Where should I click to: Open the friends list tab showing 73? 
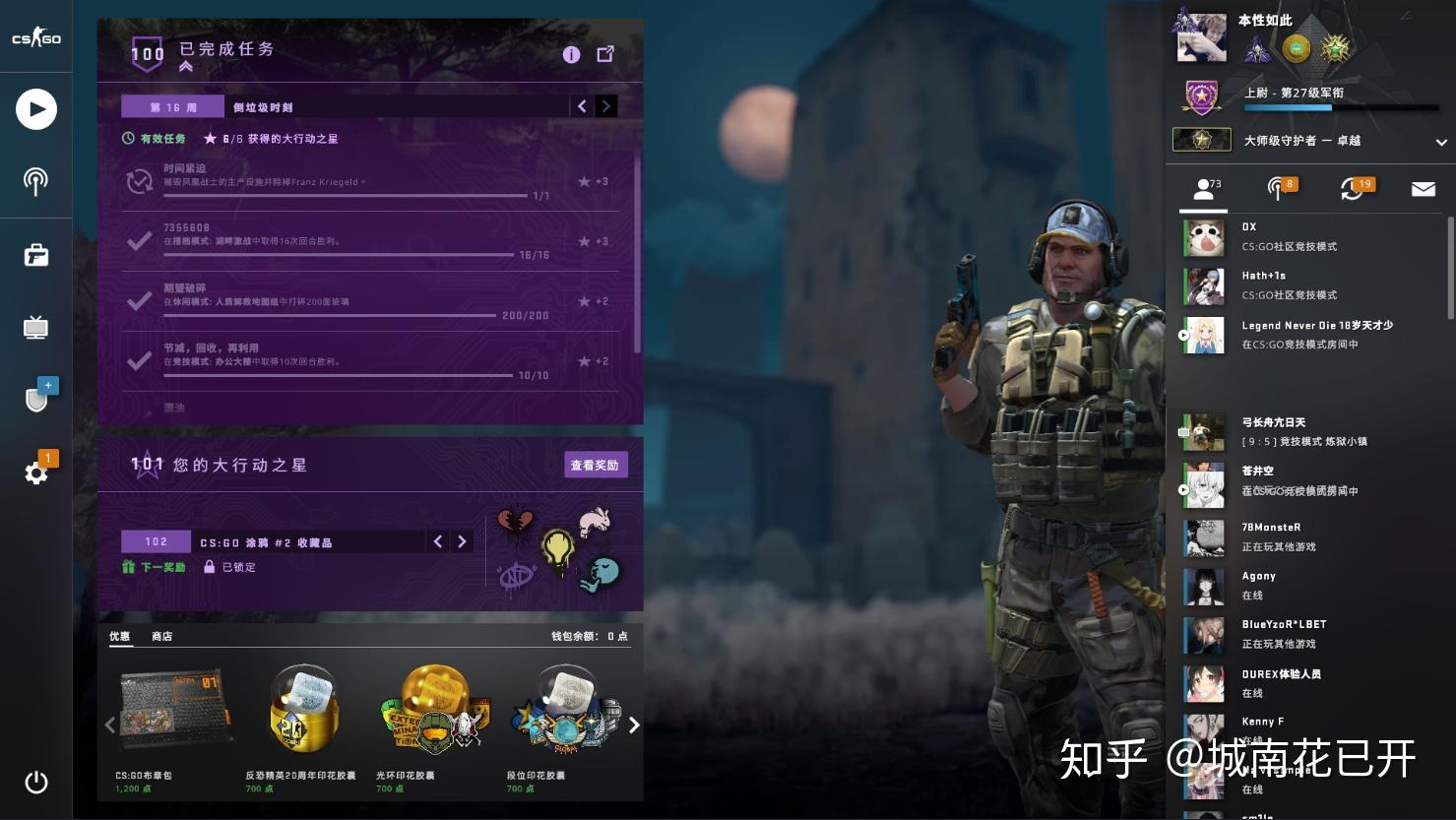pos(1203,188)
